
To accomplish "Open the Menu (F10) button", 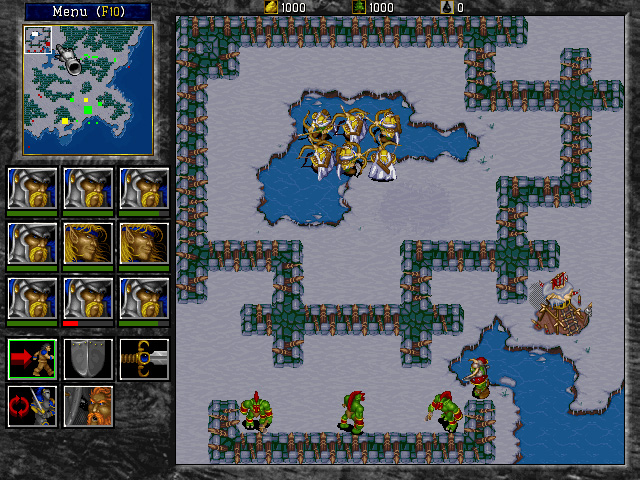I will tap(87, 11).
